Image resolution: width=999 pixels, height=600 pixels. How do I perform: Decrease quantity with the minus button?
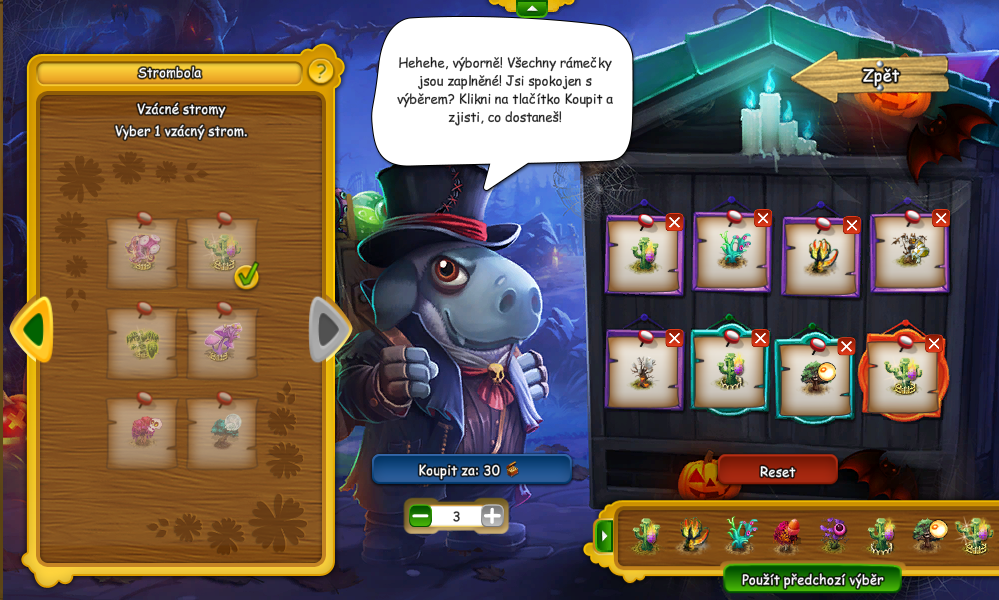click(x=421, y=516)
